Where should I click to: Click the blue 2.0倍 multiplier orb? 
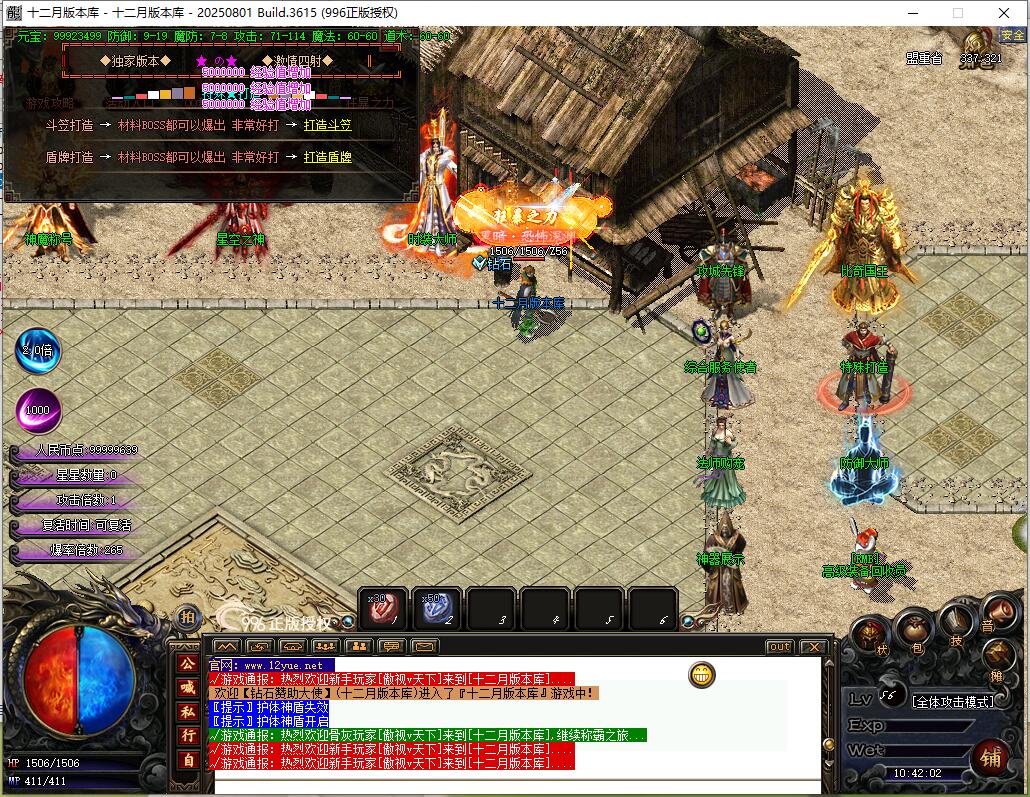tap(38, 351)
